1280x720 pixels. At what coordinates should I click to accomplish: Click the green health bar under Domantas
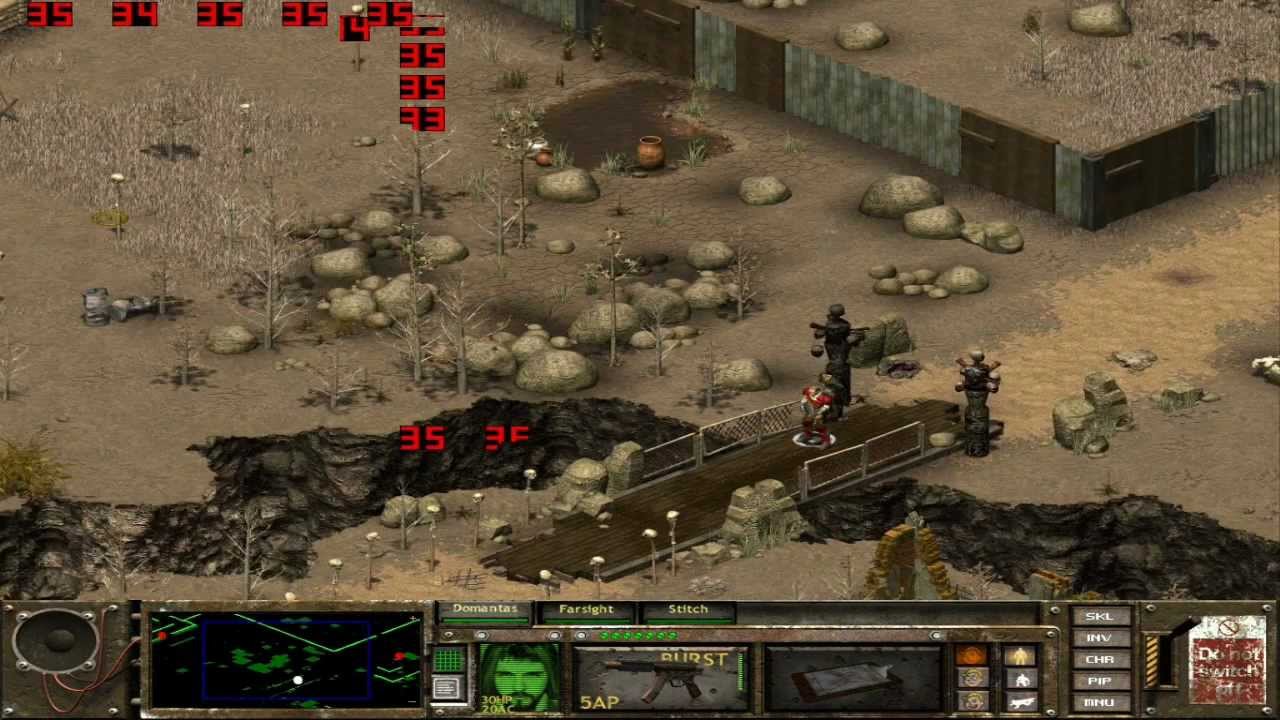coord(485,619)
